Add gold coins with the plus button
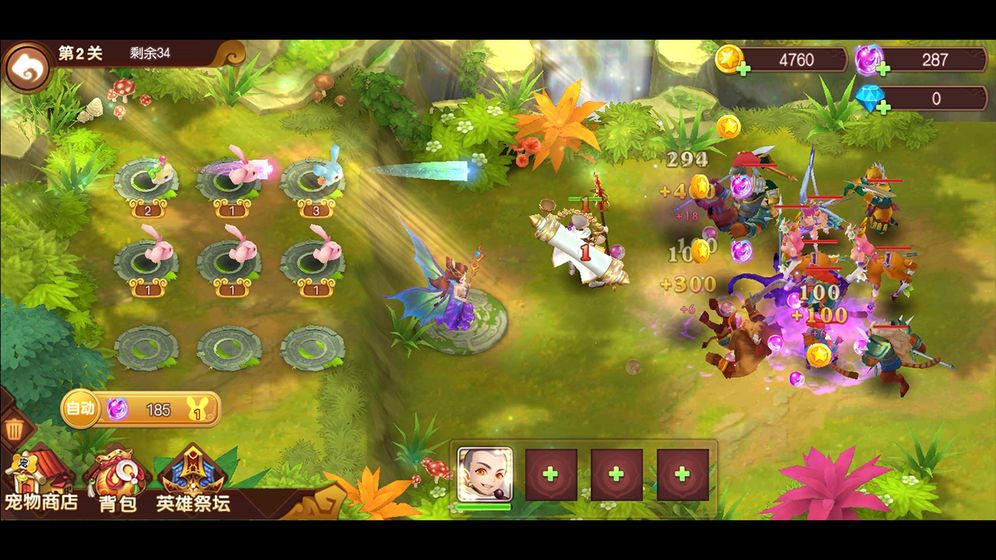 [742, 69]
